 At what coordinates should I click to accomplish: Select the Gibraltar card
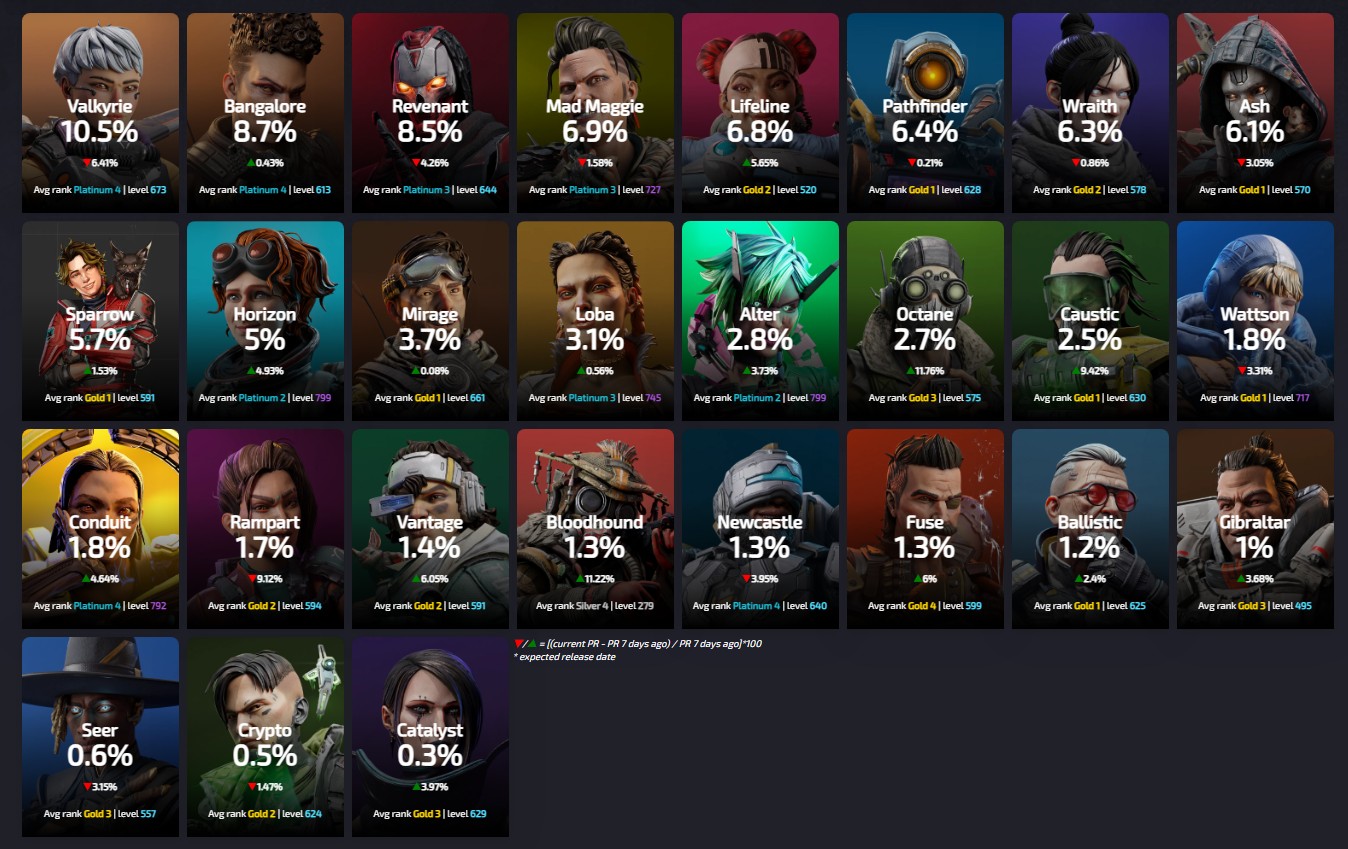(x=1255, y=529)
